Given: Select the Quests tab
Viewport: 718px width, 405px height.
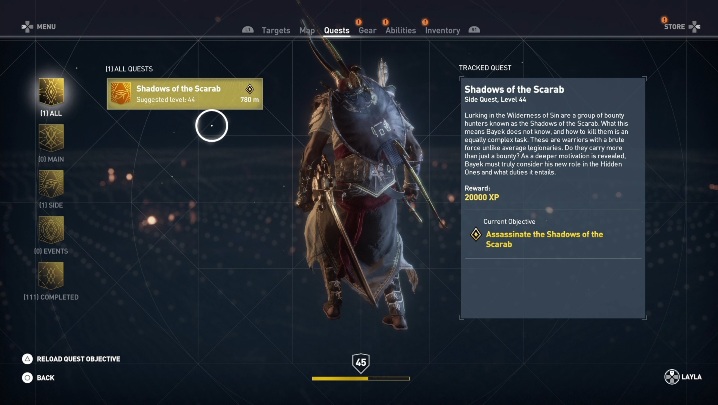Looking at the screenshot, I should click(337, 30).
